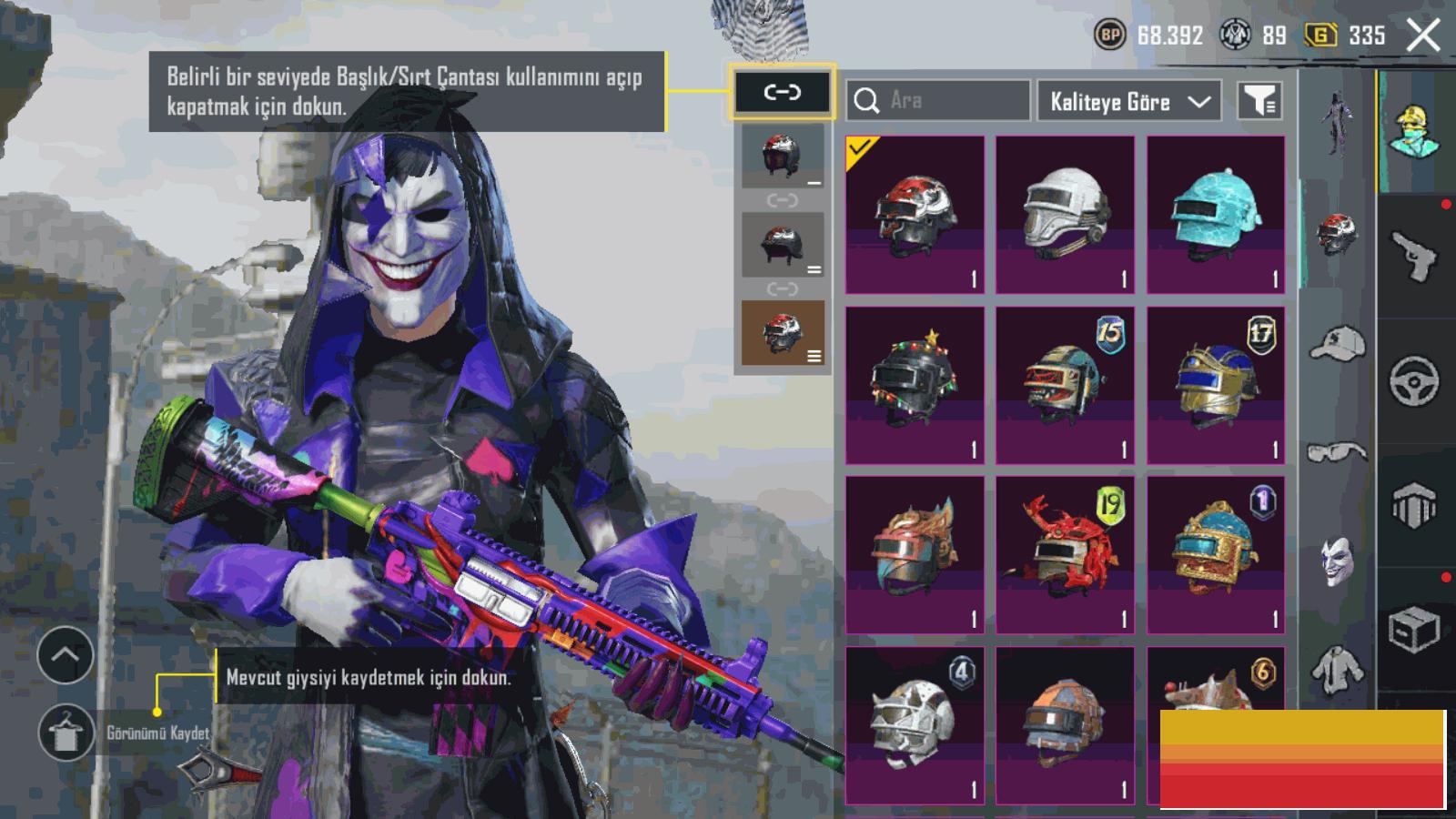Select the white plain helmet skin
The width and height of the screenshot is (1456, 819).
pyautogui.click(x=1065, y=215)
